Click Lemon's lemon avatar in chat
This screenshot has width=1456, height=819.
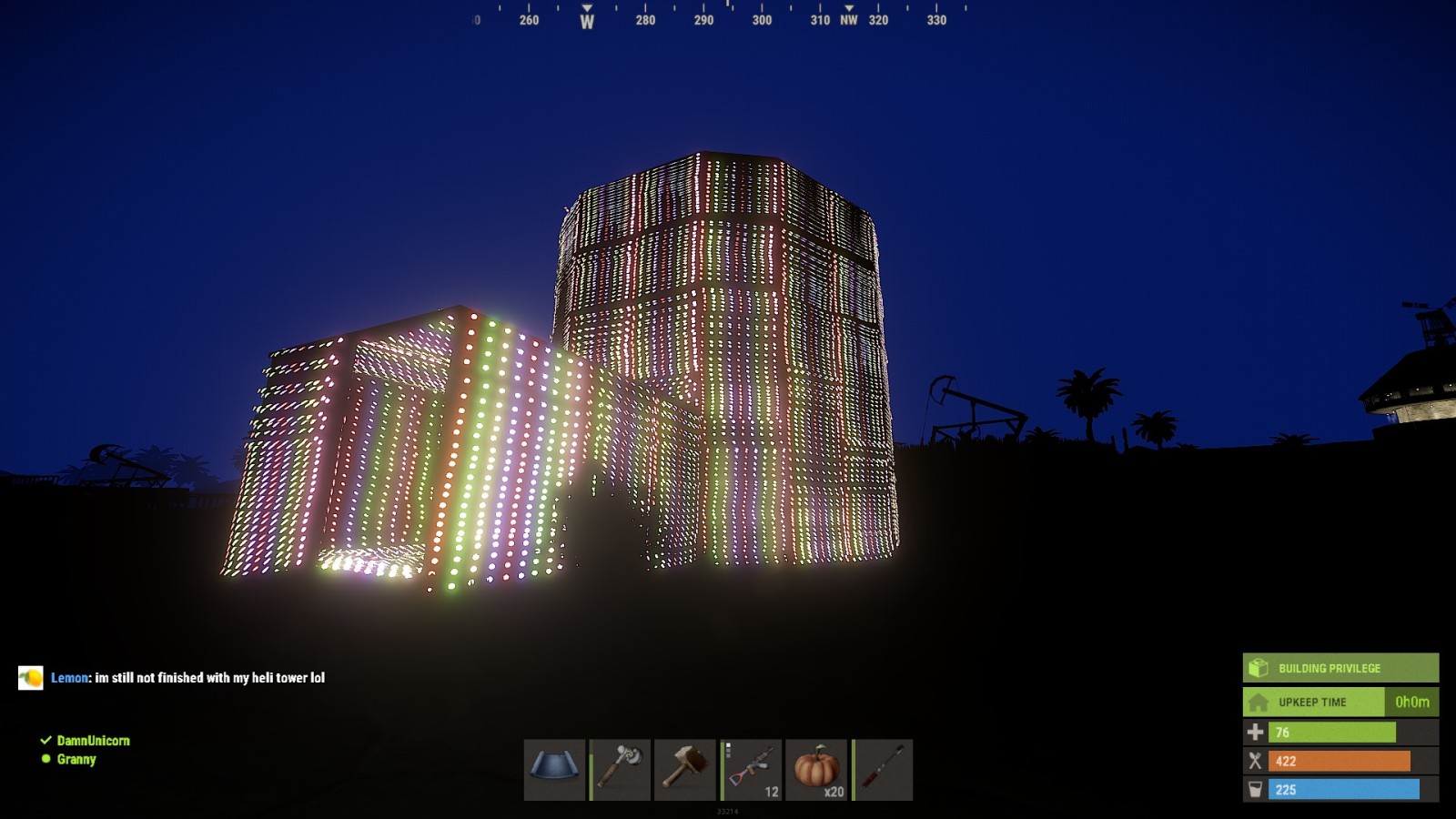pyautogui.click(x=31, y=678)
